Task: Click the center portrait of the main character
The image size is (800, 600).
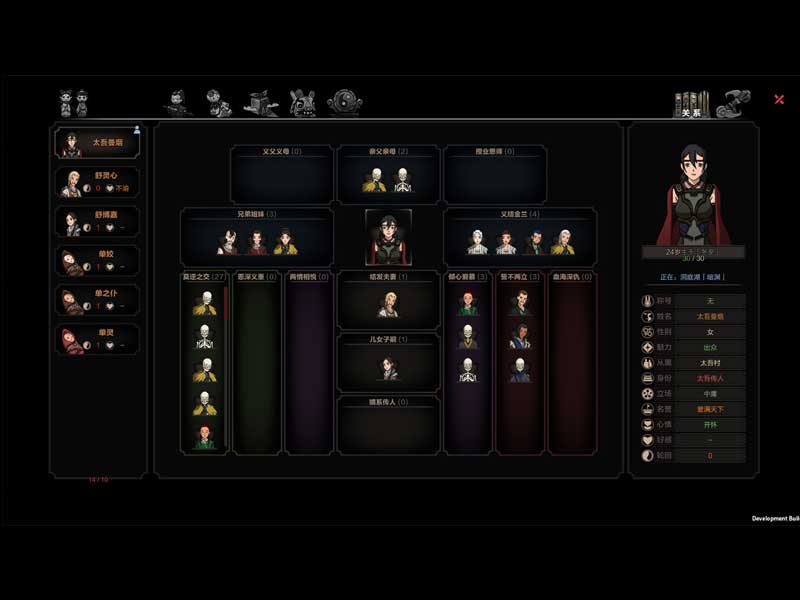Action: coord(388,237)
